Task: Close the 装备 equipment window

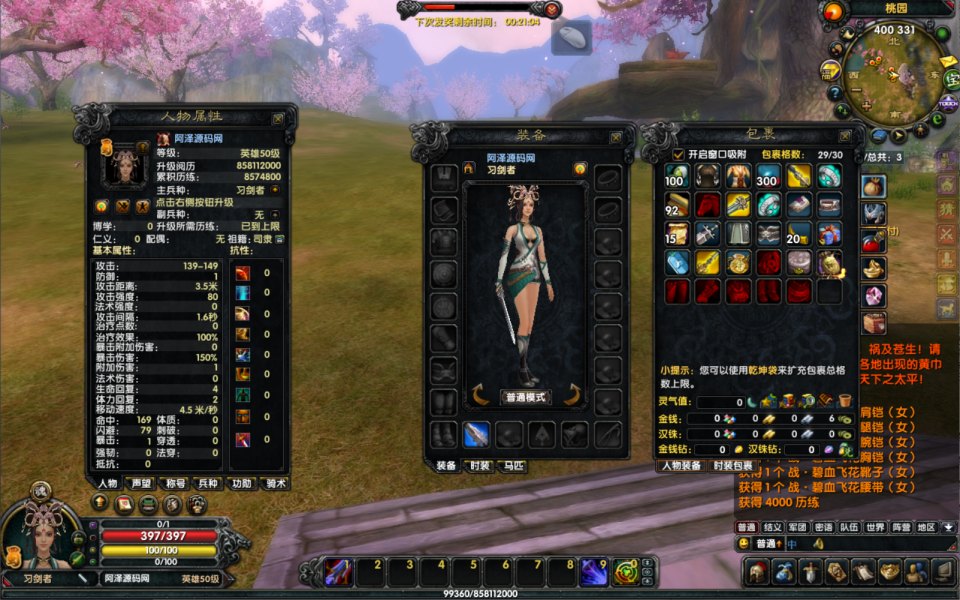Action: coord(617,136)
